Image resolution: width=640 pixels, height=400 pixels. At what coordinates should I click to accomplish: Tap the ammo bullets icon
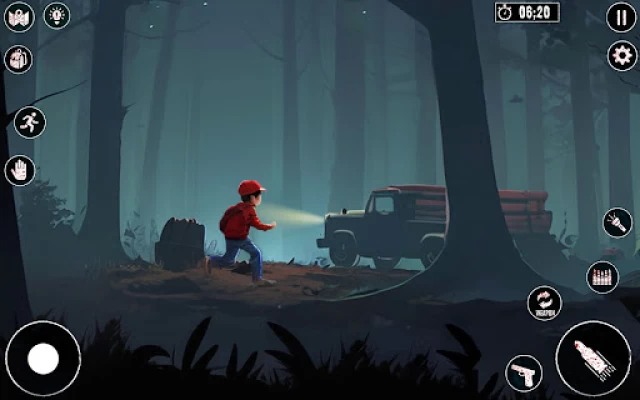pyautogui.click(x=602, y=276)
